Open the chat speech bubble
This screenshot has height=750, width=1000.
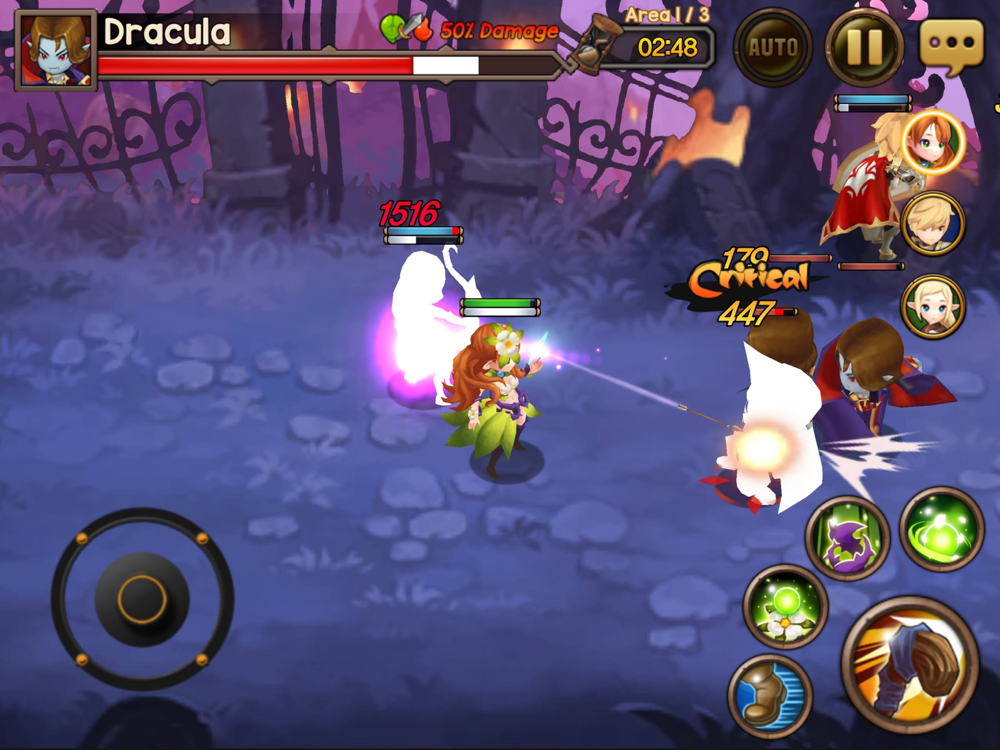coord(951,46)
